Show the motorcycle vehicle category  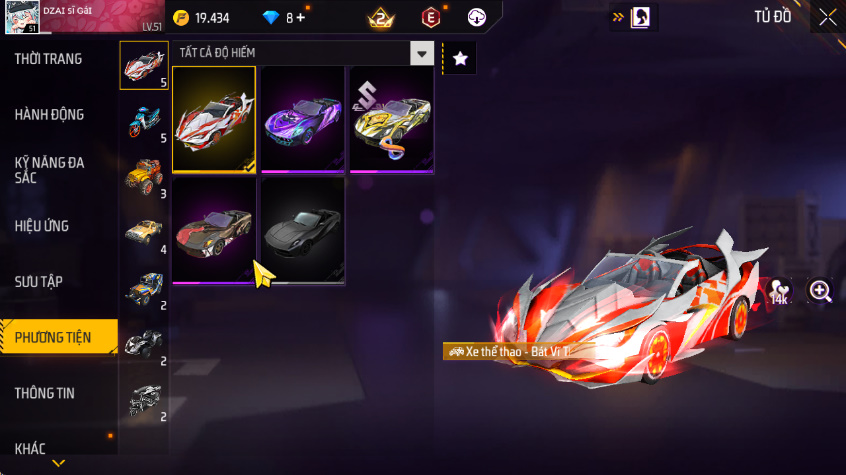click(x=141, y=122)
